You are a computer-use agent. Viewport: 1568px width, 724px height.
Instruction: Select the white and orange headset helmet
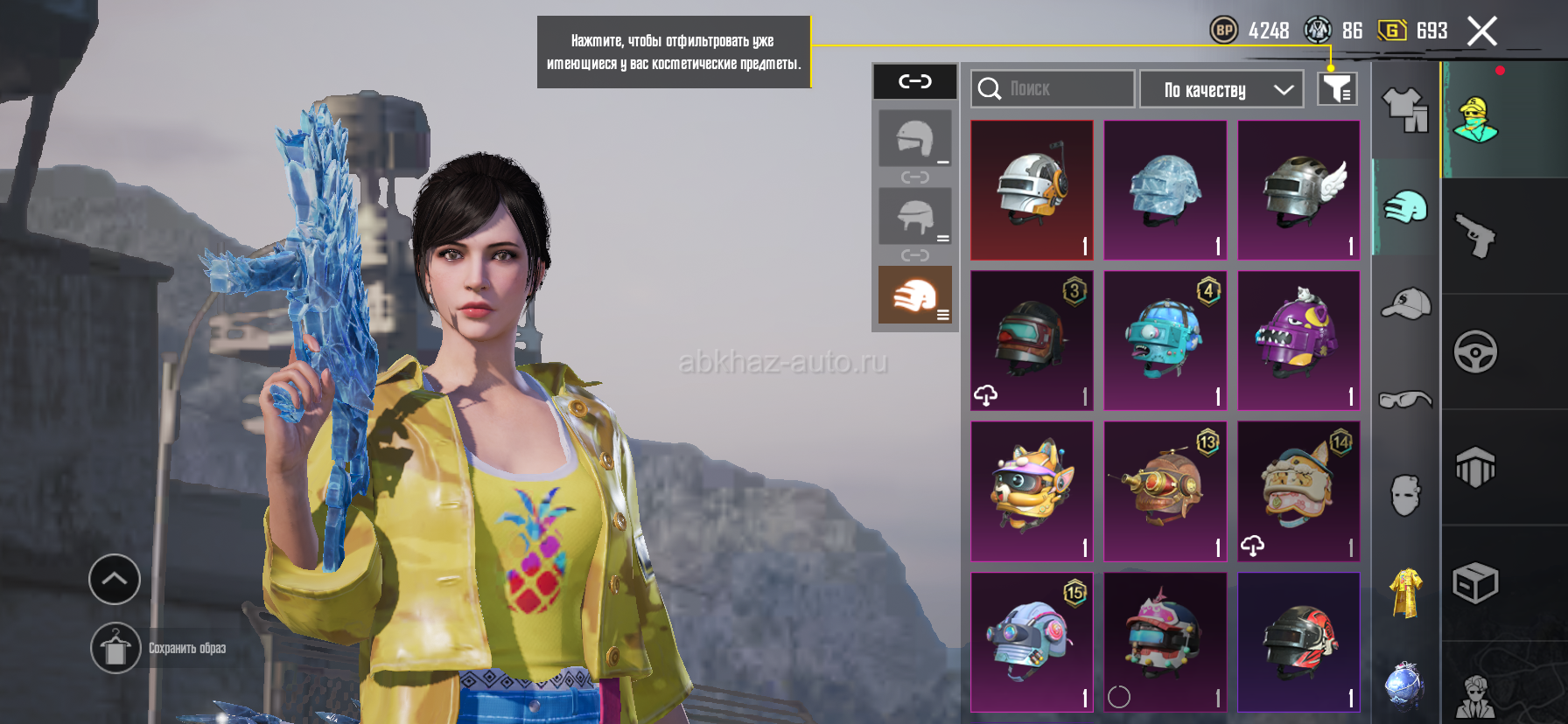[1032, 190]
